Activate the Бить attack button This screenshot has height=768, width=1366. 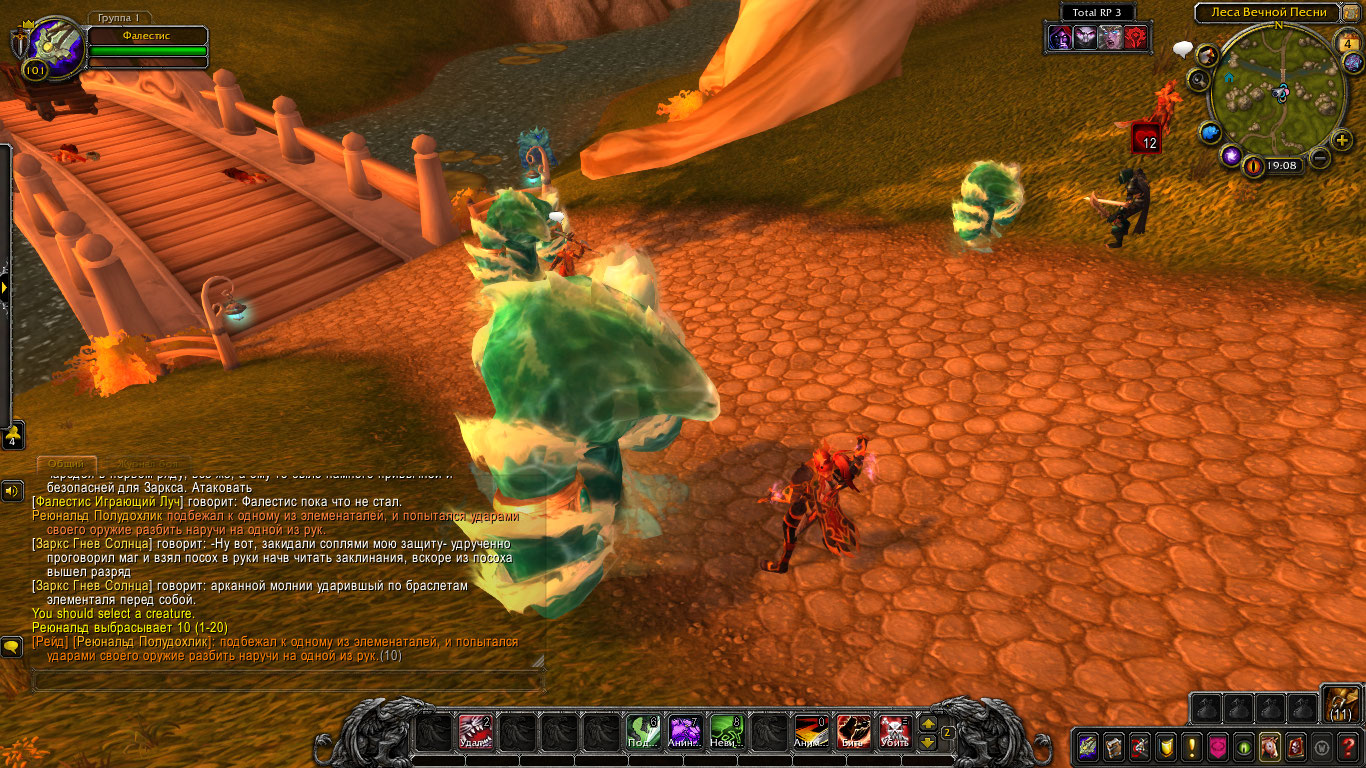click(852, 733)
